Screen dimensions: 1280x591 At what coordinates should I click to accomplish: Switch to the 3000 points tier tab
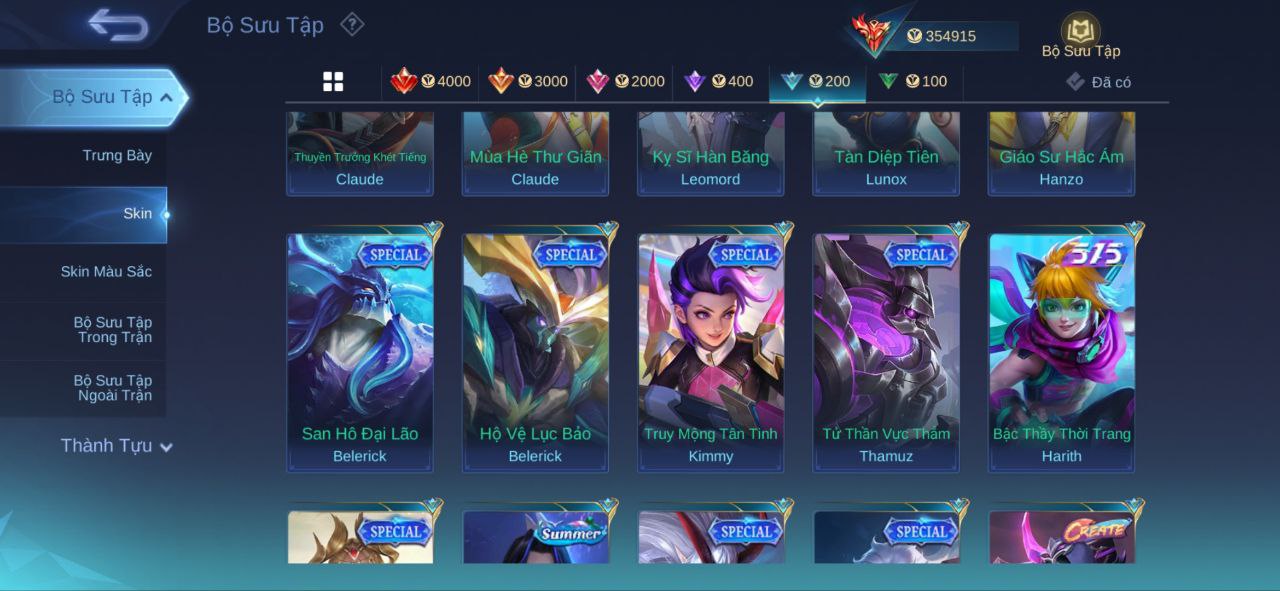coord(528,82)
